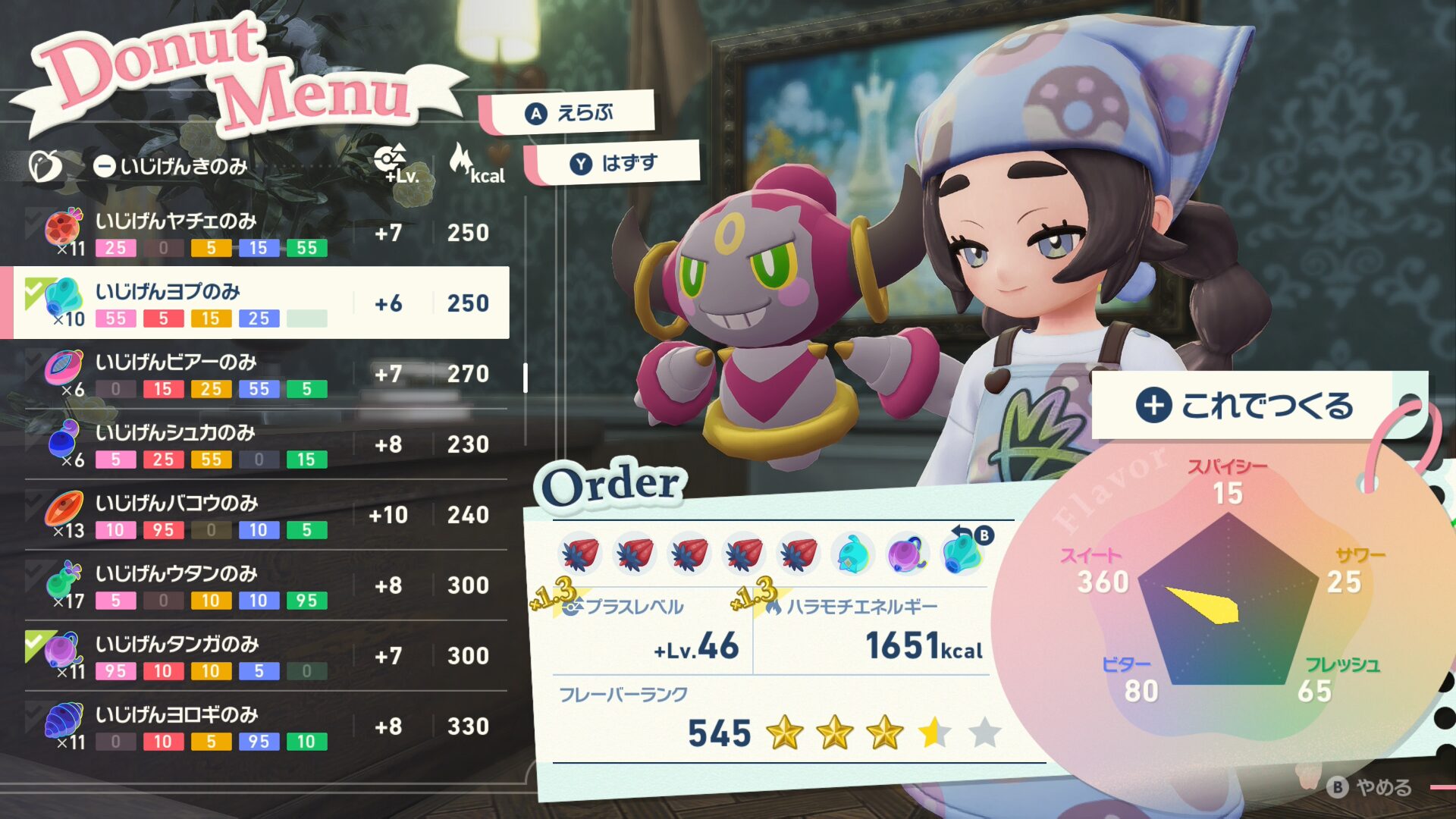Screen dimensions: 1456x819
Task: Select the いじげんウタンのみ berry row
Action: tap(258, 585)
